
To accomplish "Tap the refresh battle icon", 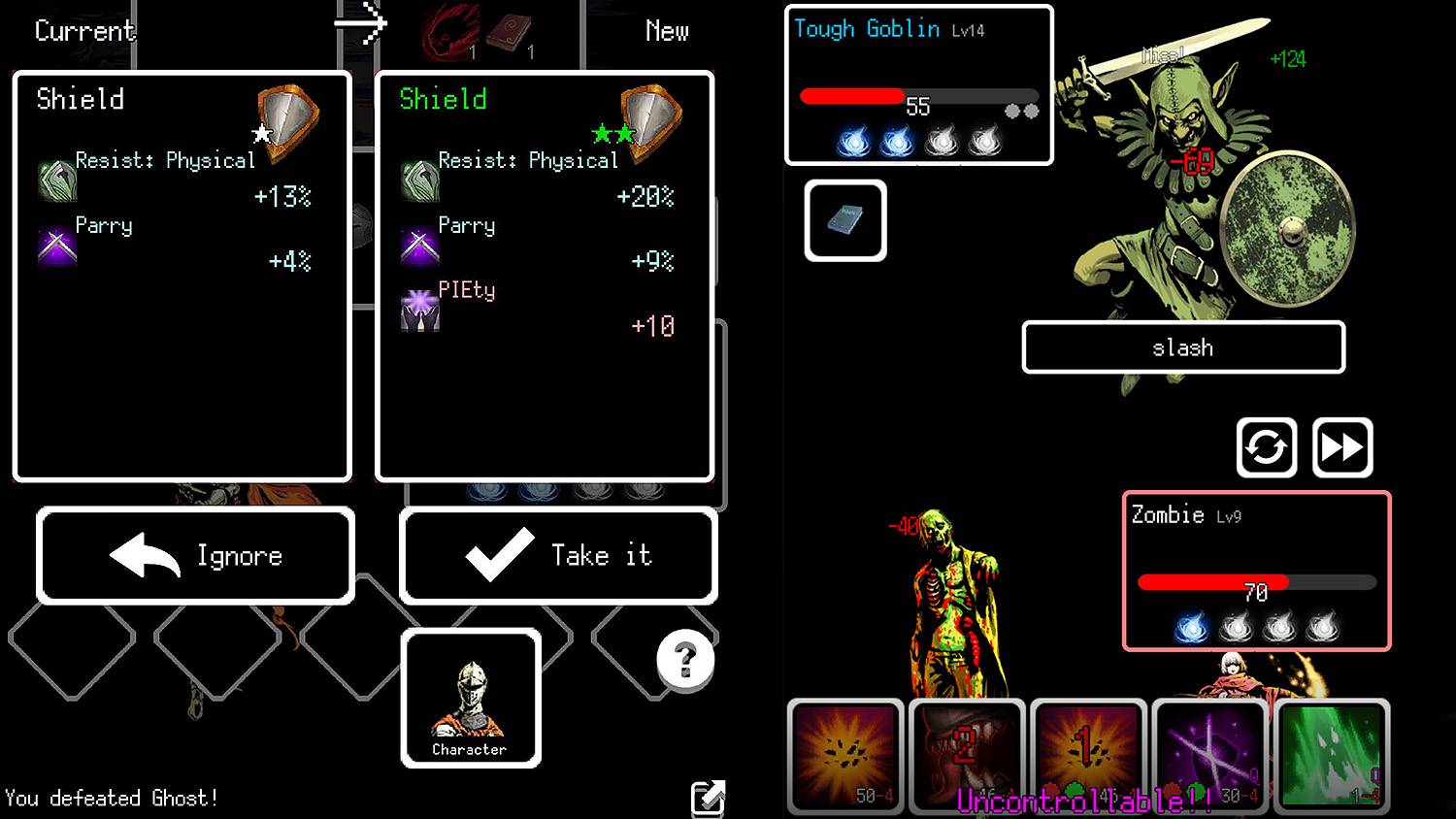I will 1267,447.
